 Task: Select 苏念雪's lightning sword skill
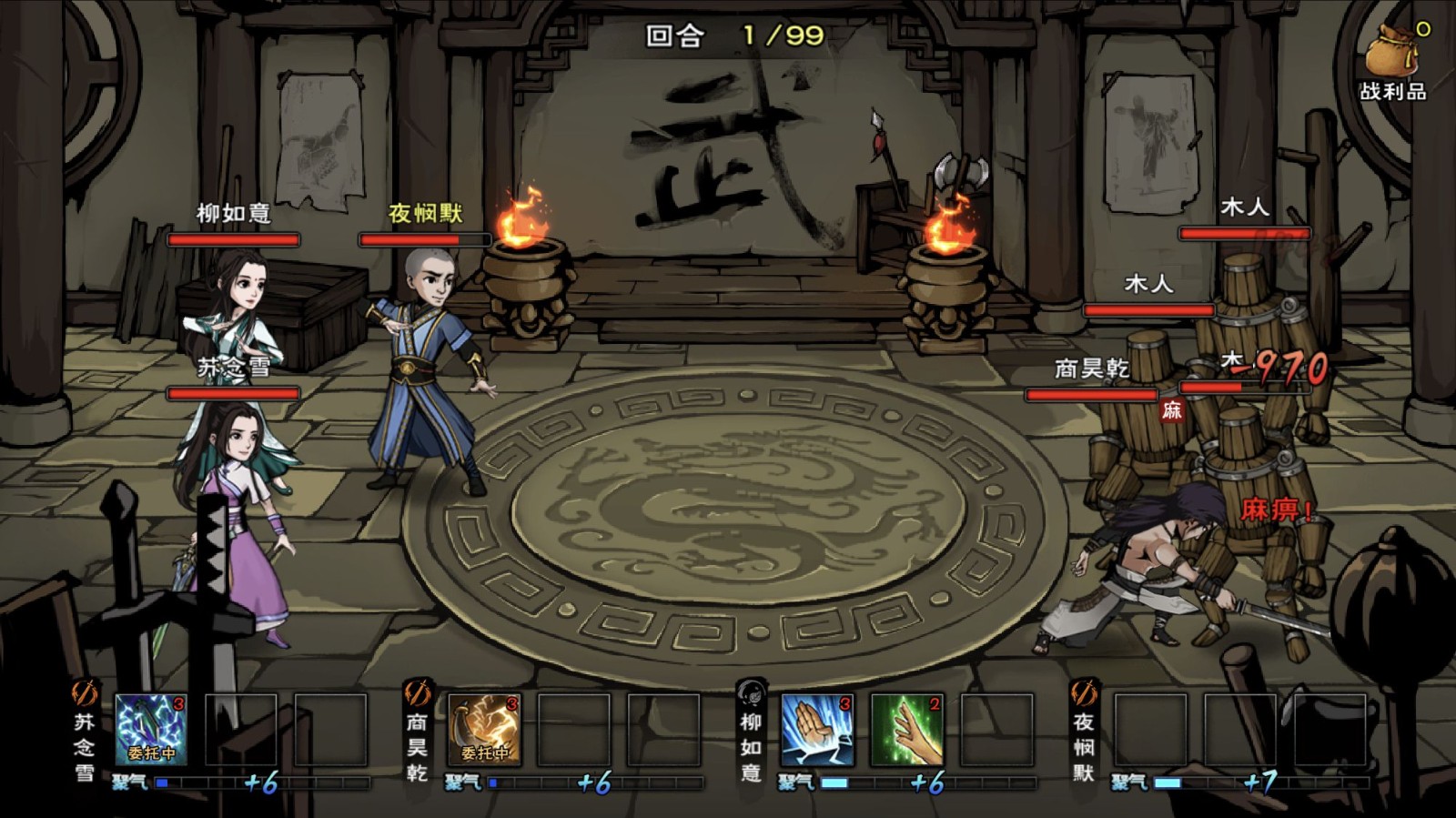pos(150,729)
